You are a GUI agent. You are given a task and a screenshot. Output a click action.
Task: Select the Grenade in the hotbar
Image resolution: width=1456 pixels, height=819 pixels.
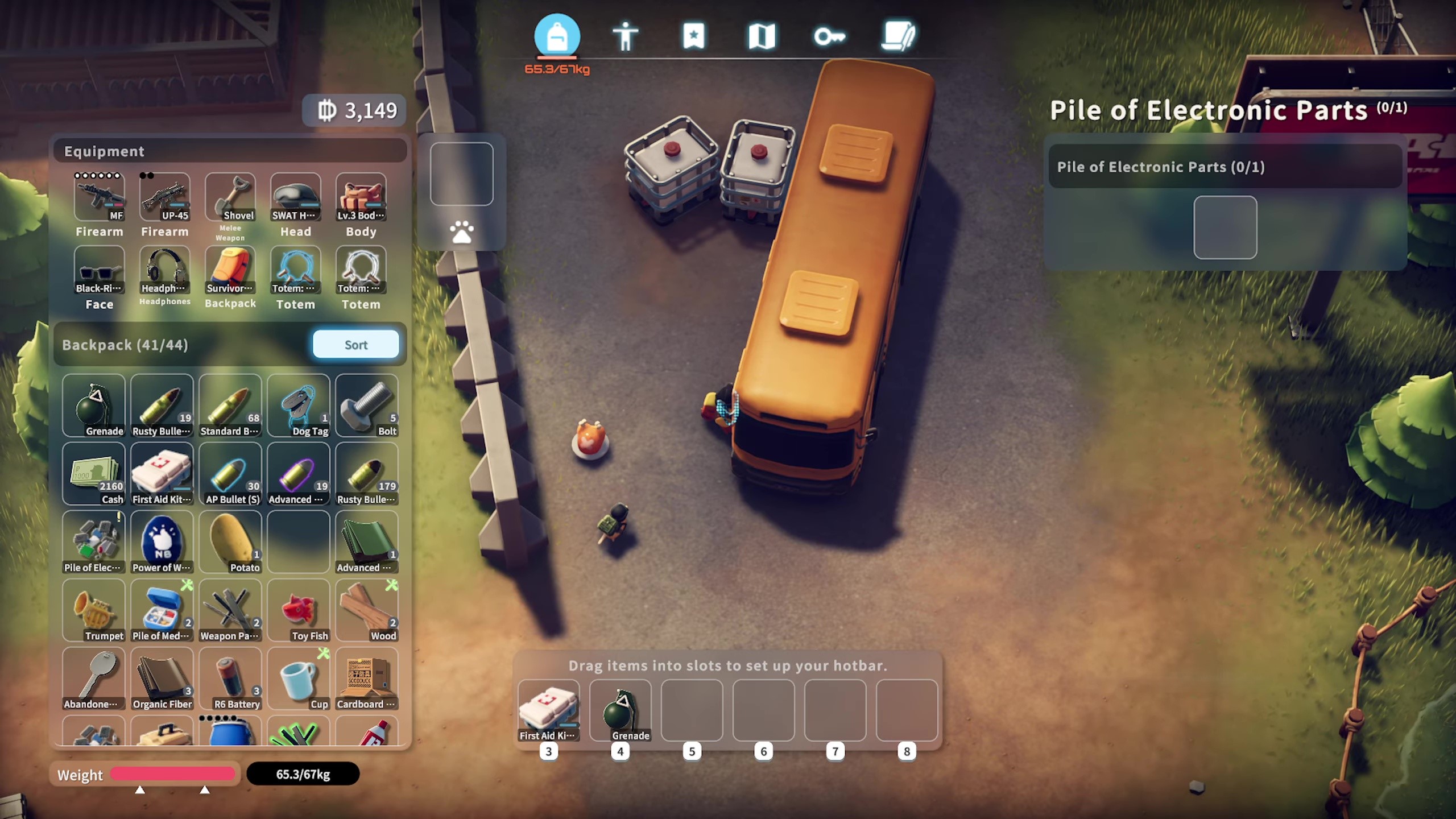621,710
